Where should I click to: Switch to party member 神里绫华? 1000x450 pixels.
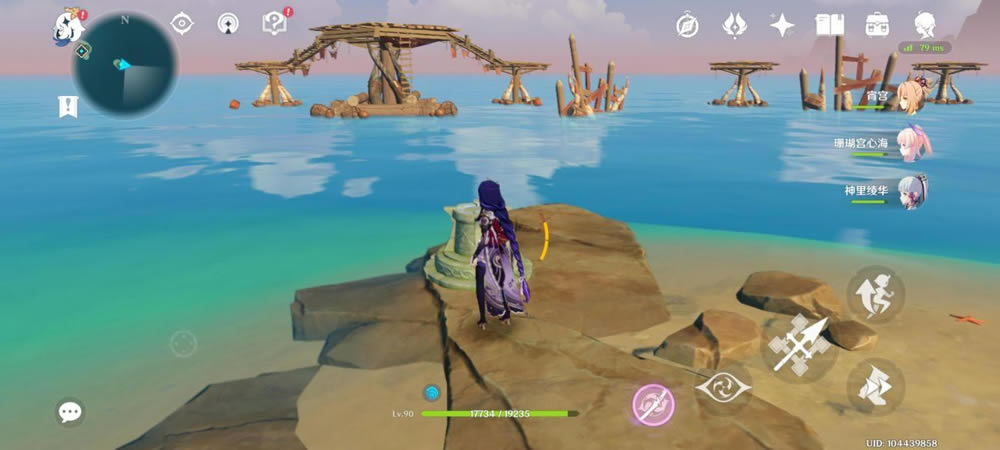910,190
